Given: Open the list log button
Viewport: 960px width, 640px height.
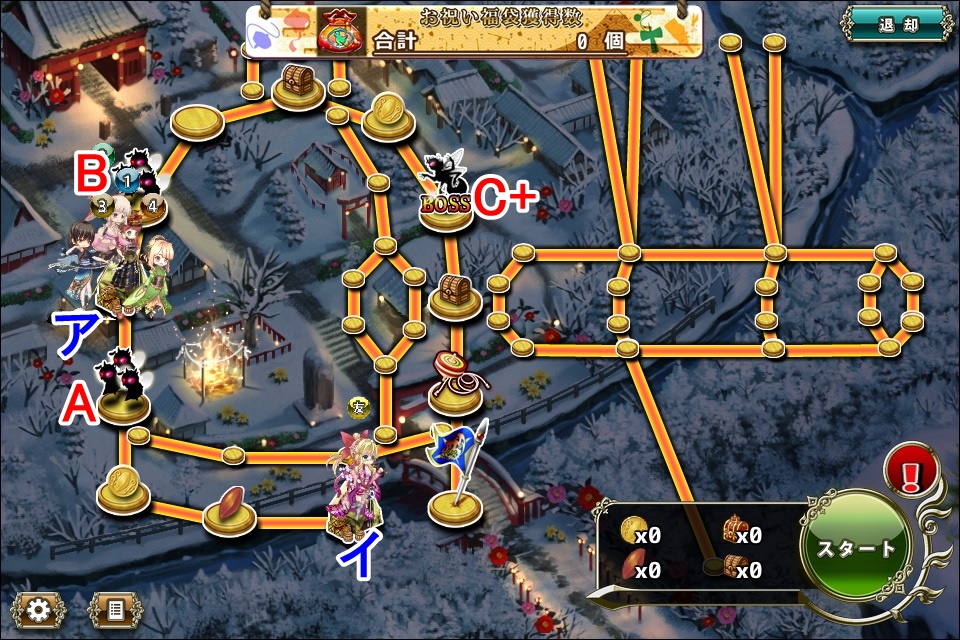Looking at the screenshot, I should coord(112,608).
